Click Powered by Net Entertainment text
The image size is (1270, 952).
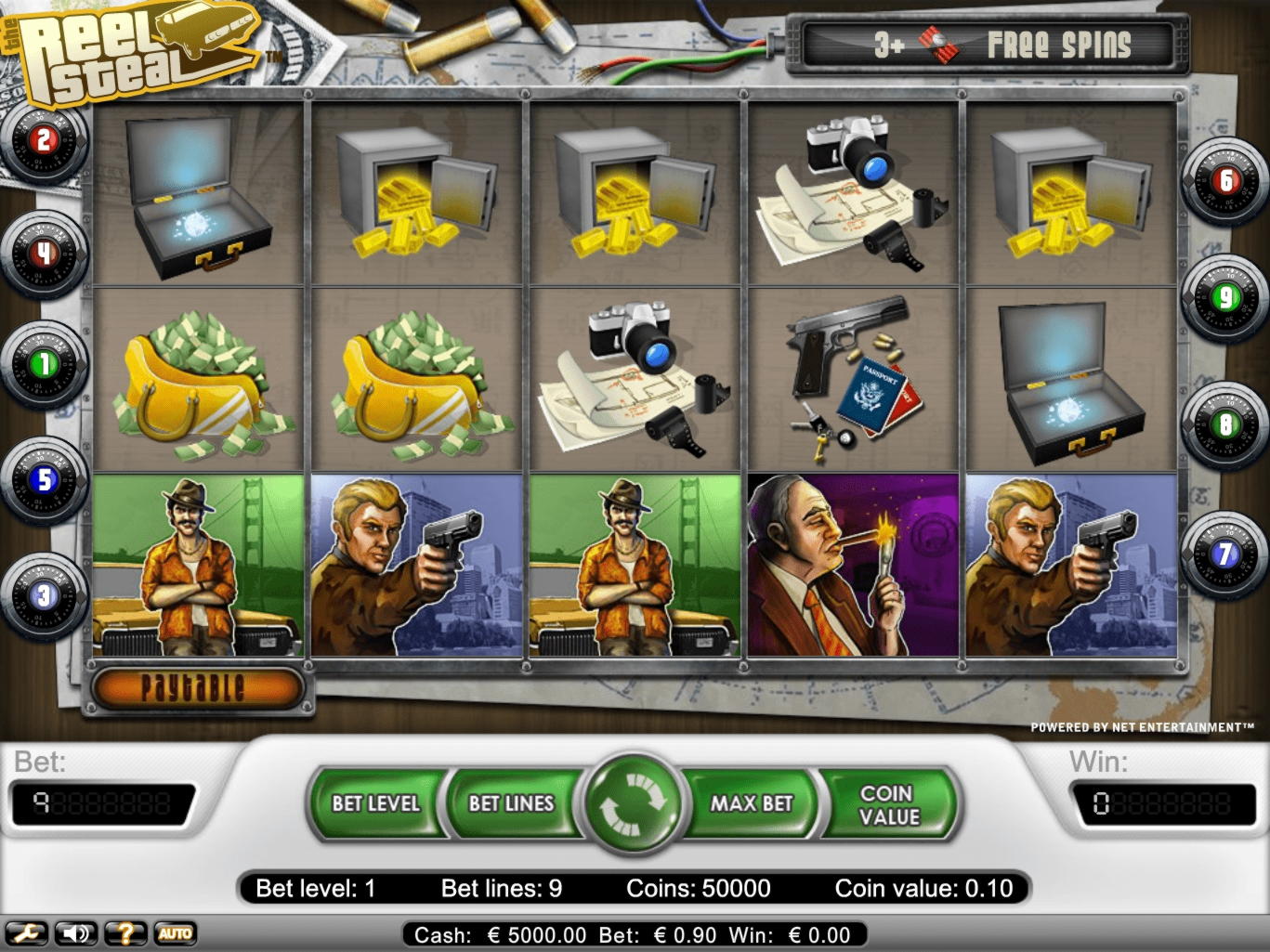click(1143, 726)
